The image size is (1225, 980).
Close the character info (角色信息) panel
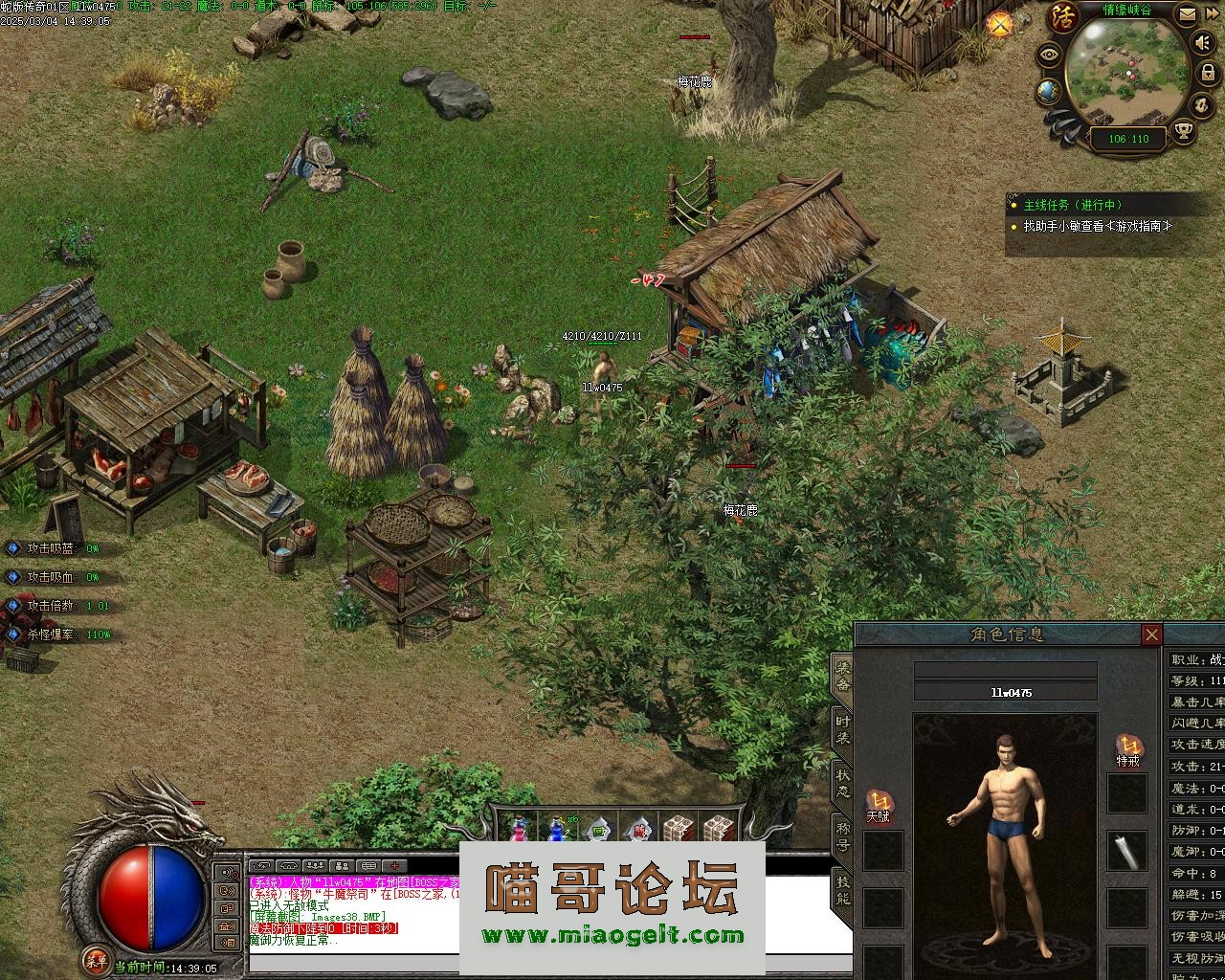(1151, 635)
